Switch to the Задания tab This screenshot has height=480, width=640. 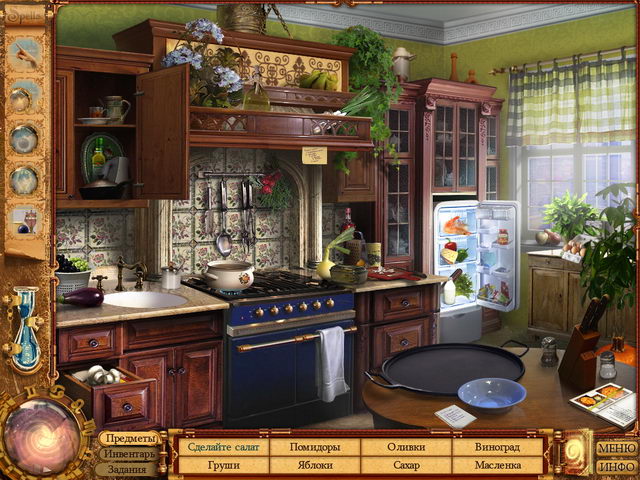[x=126, y=469]
